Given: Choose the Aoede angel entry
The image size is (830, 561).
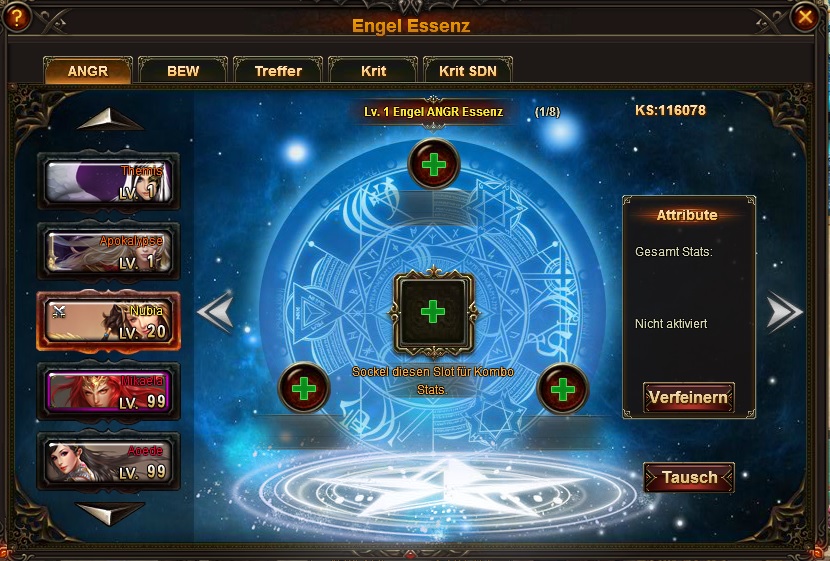Looking at the screenshot, I should click(x=108, y=460).
